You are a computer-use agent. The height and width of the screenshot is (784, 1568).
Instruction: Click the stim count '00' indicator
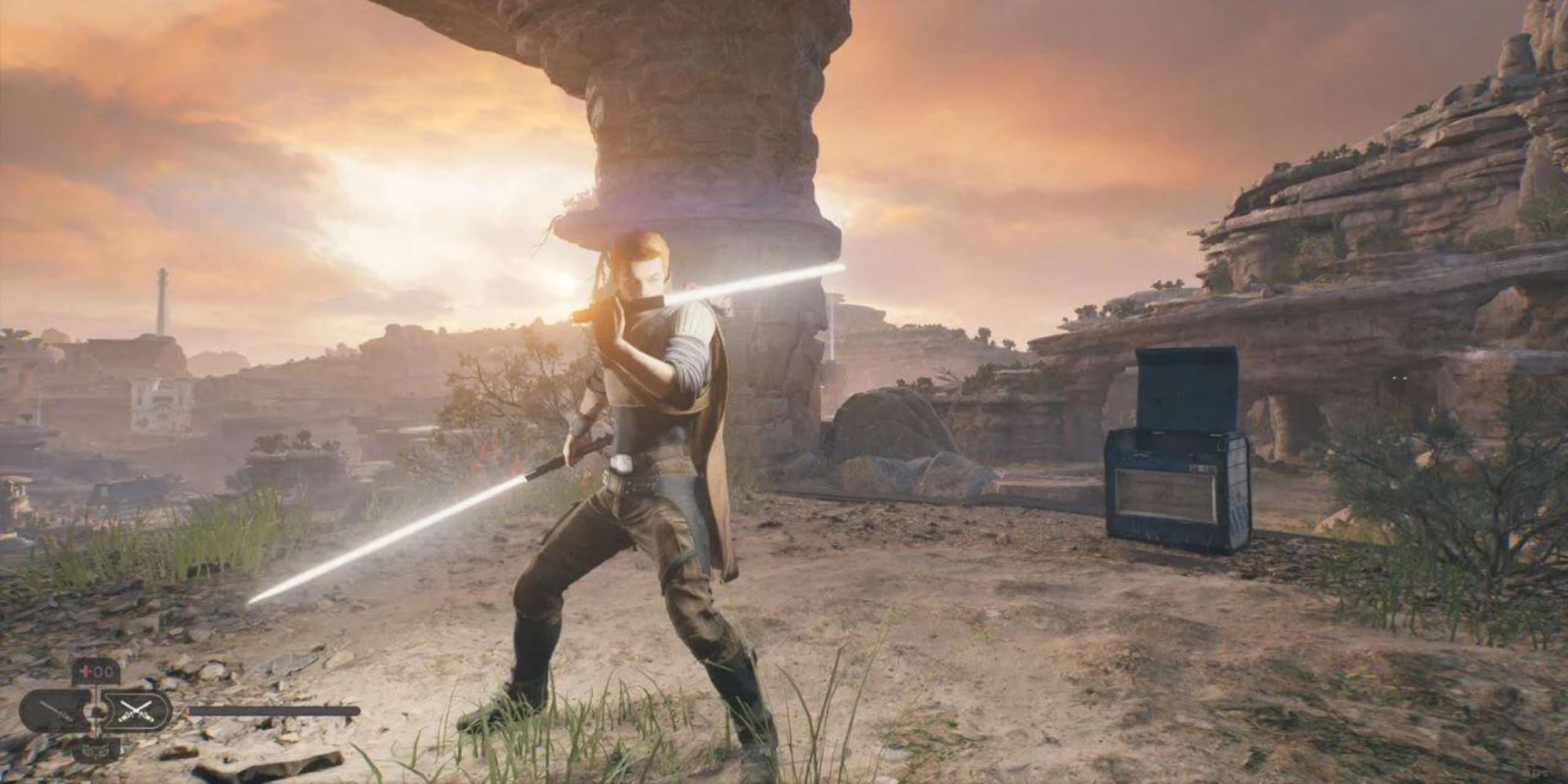click(x=103, y=671)
